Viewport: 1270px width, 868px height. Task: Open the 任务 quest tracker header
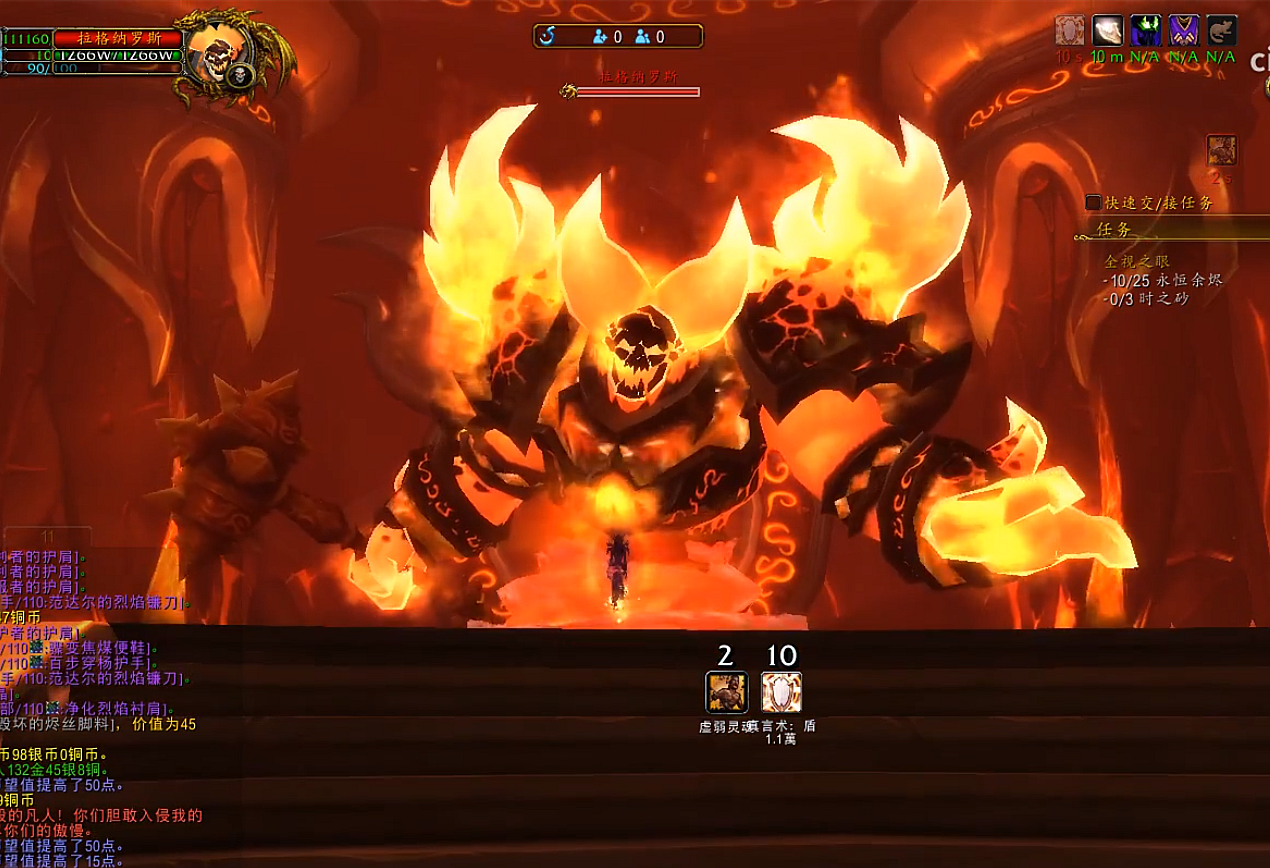[1115, 229]
